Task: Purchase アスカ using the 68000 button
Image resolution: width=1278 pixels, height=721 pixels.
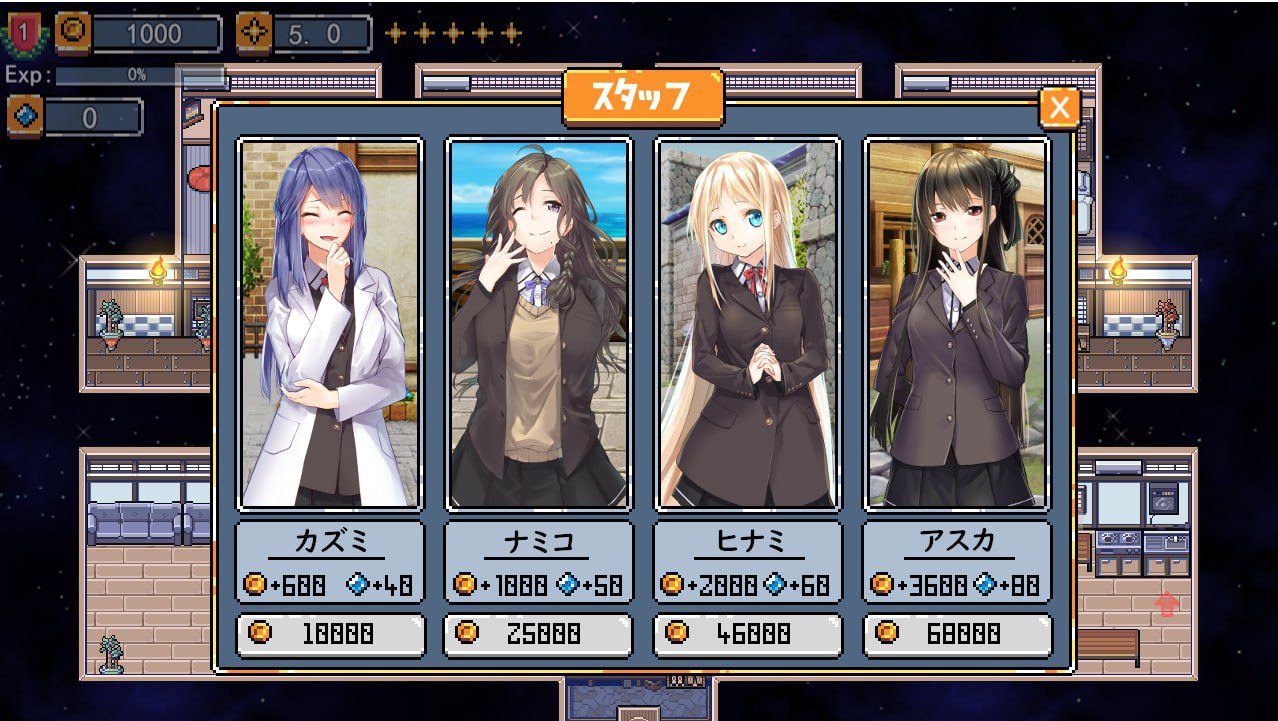Action: (x=957, y=634)
